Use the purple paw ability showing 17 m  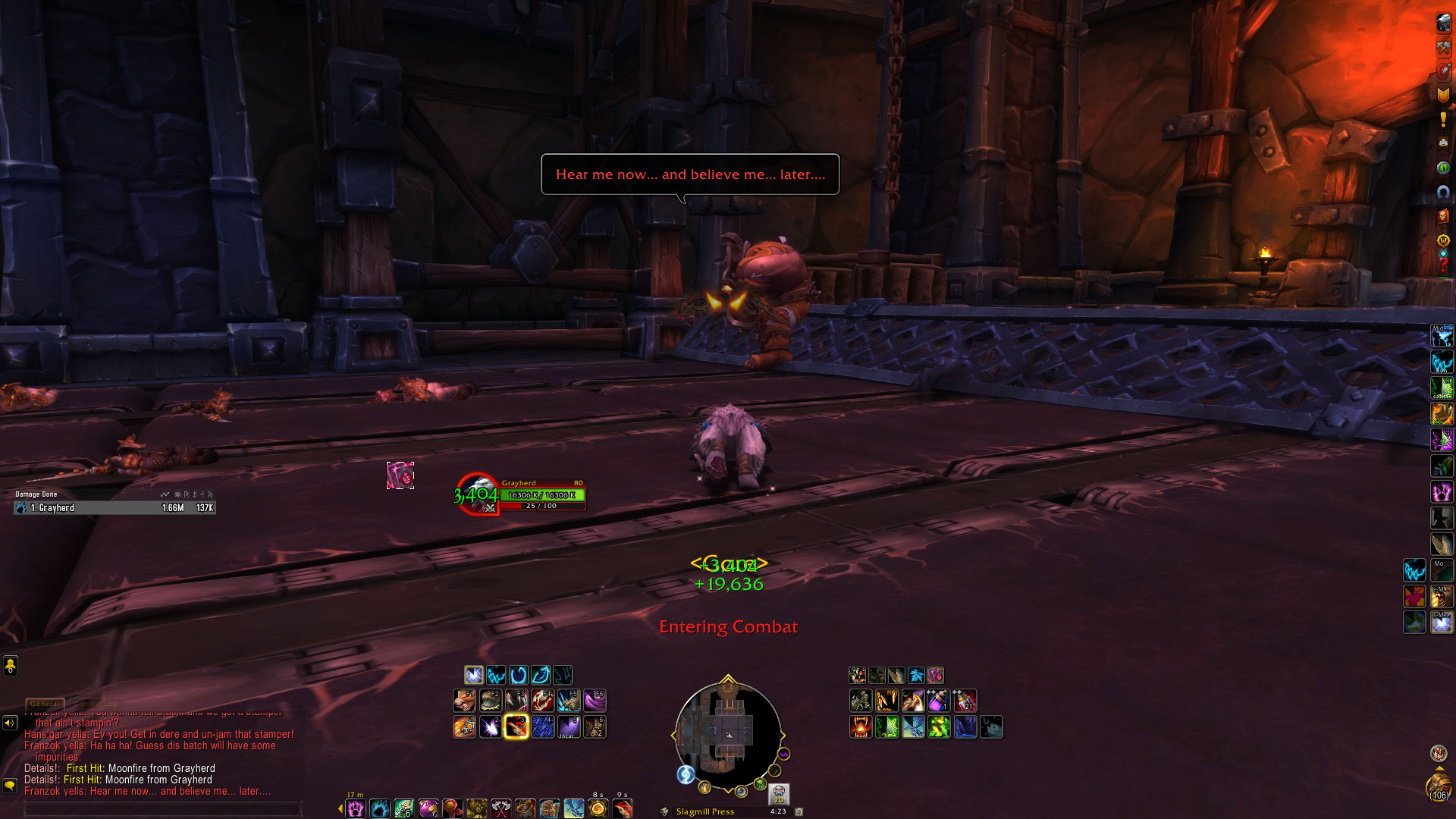[355, 809]
